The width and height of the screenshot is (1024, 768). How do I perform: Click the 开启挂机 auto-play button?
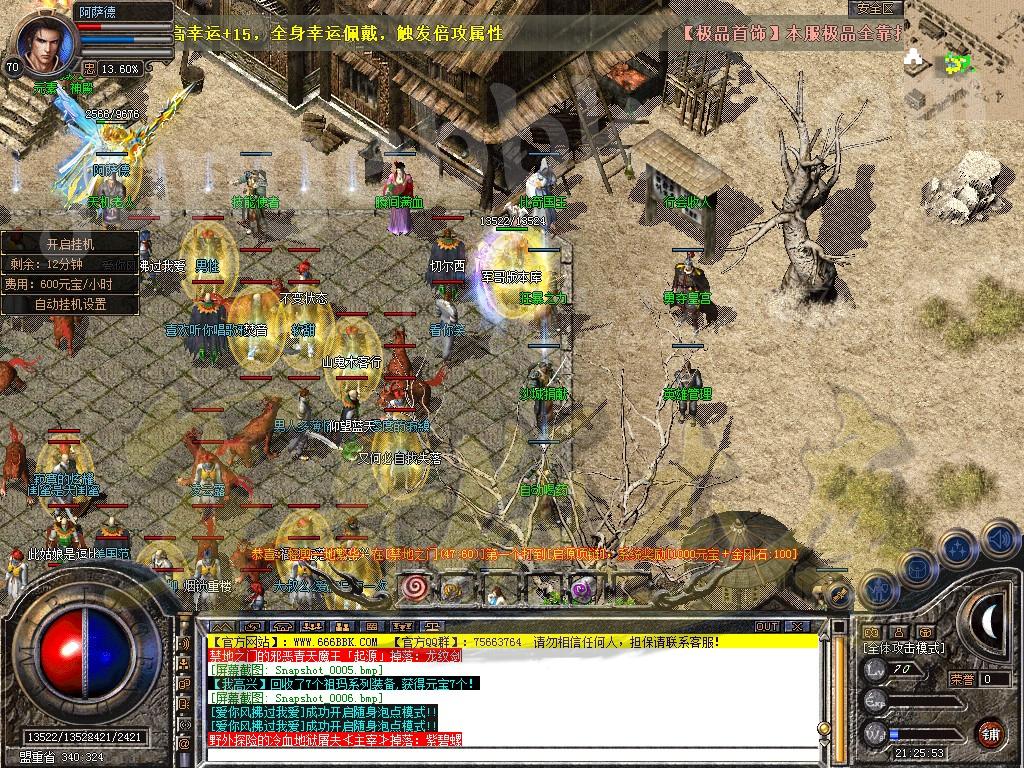(69, 243)
